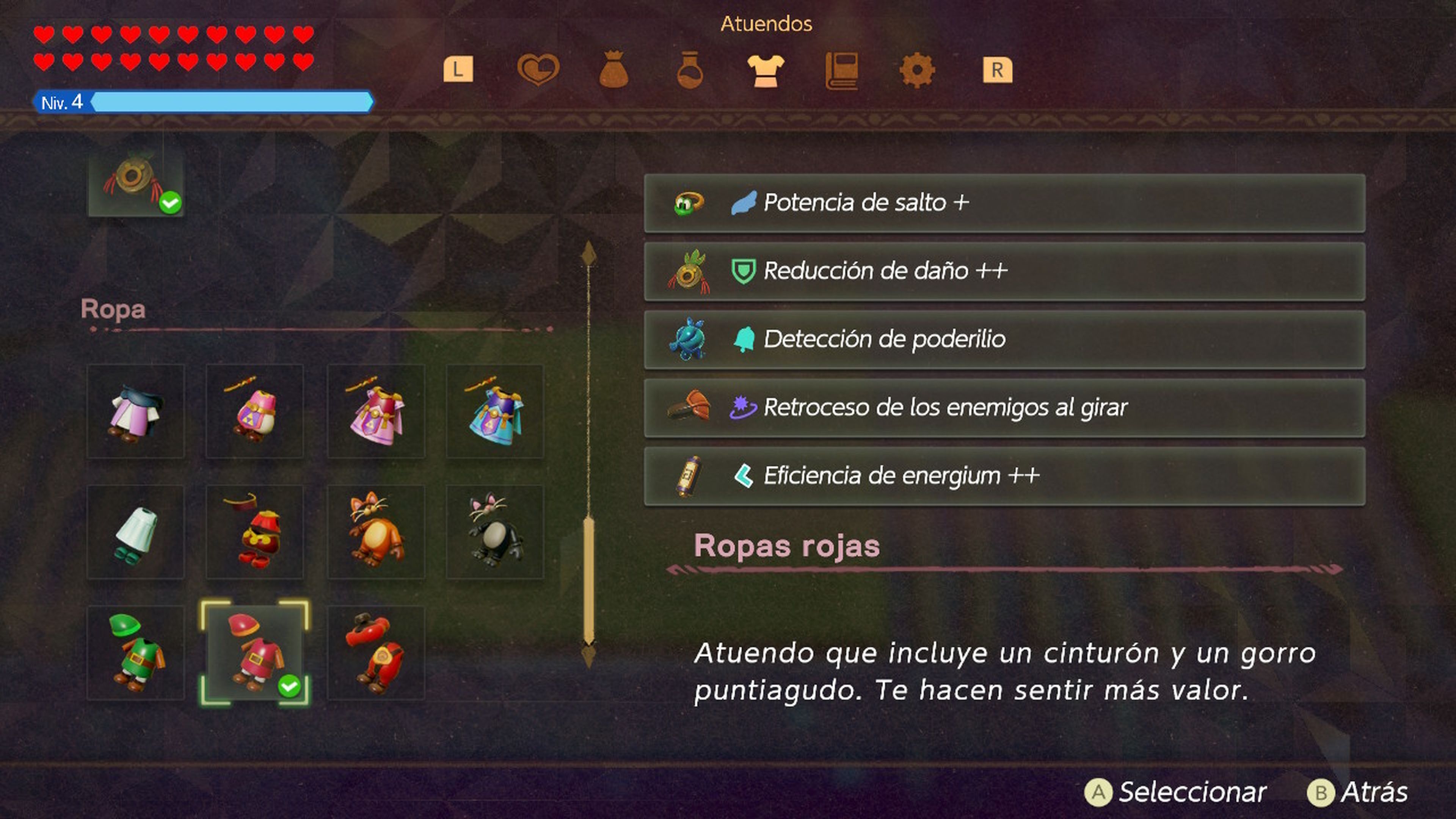Click the frog ring Potencia de salto icon
This screenshot has height=819, width=1456.
tap(687, 203)
